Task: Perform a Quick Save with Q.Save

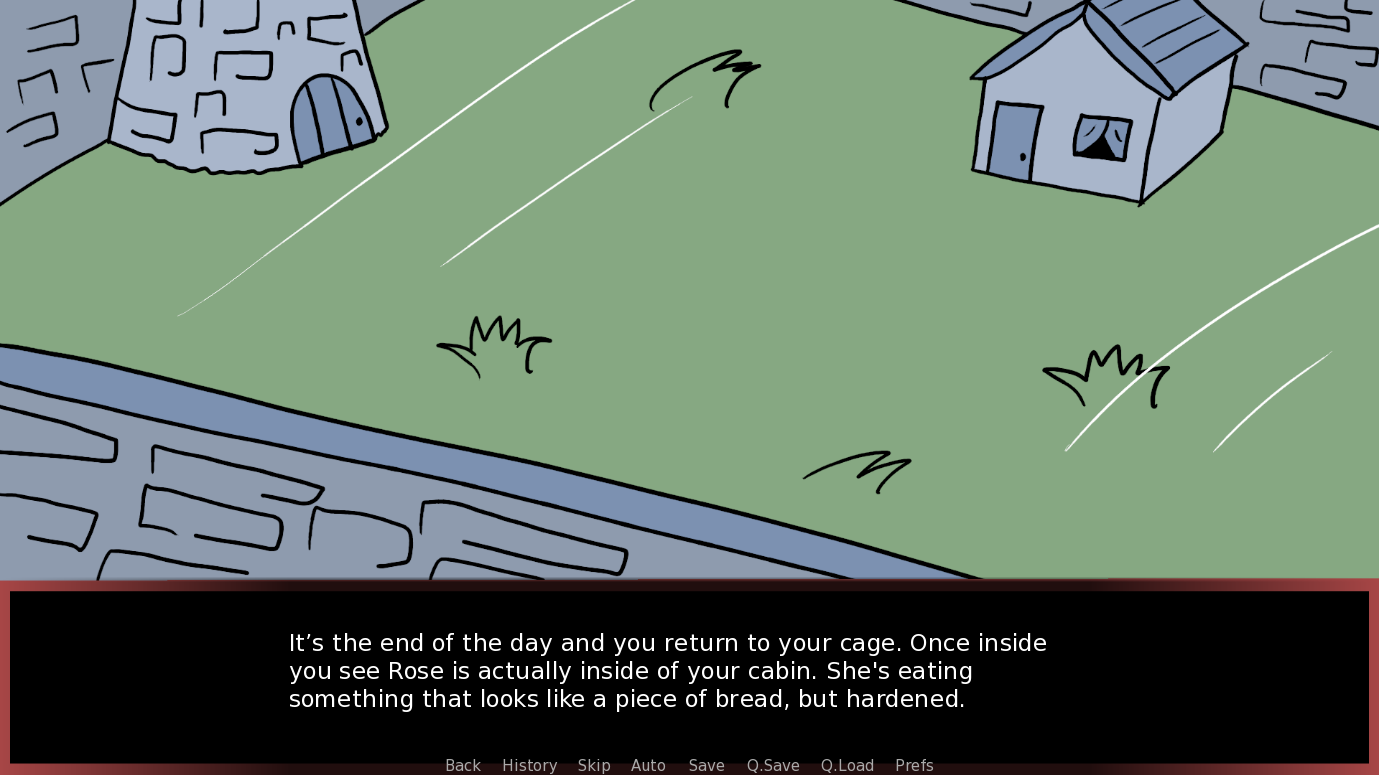Action: tap(771, 765)
